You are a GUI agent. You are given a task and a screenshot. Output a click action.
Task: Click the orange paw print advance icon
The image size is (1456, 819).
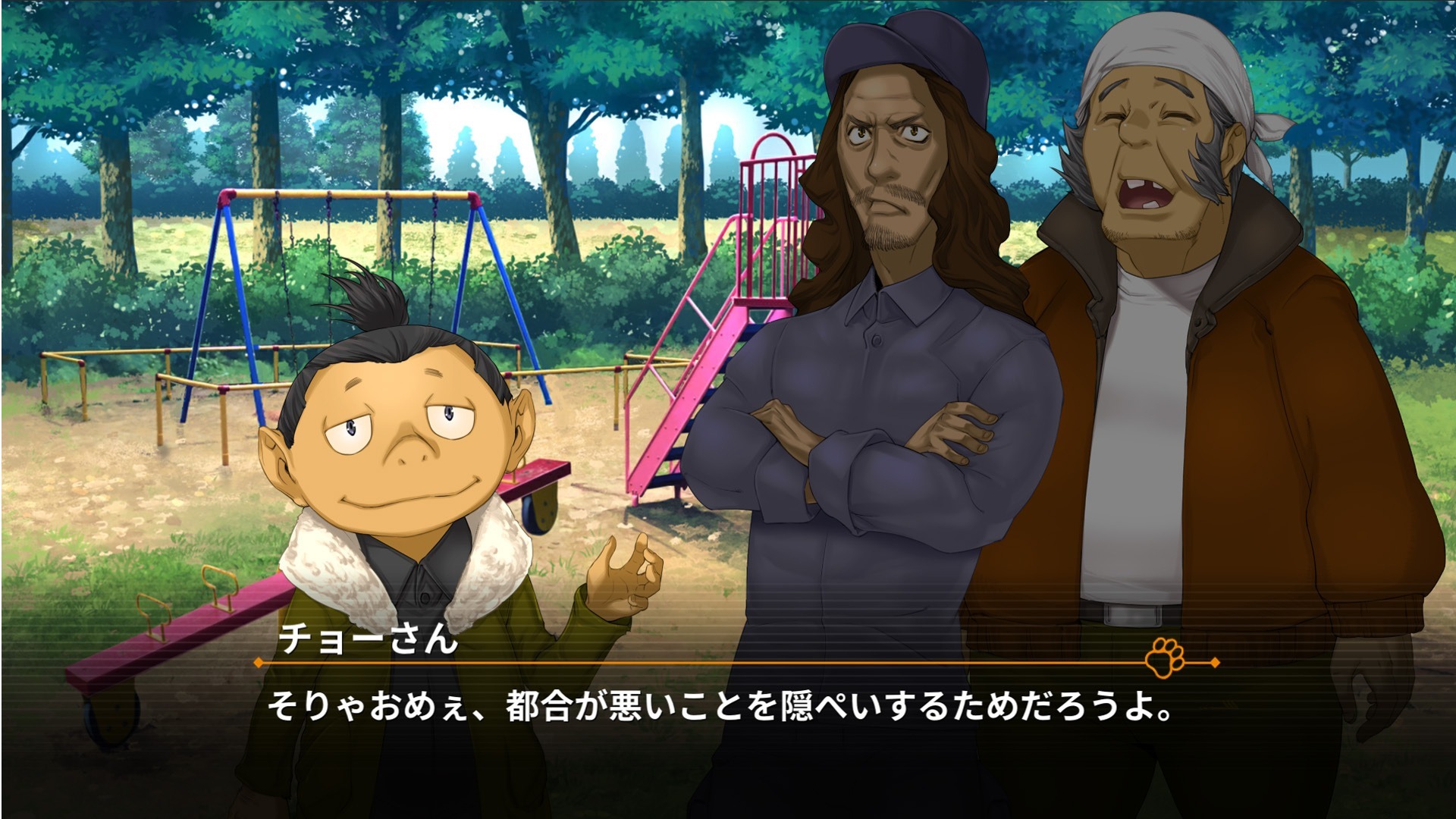(1165, 657)
